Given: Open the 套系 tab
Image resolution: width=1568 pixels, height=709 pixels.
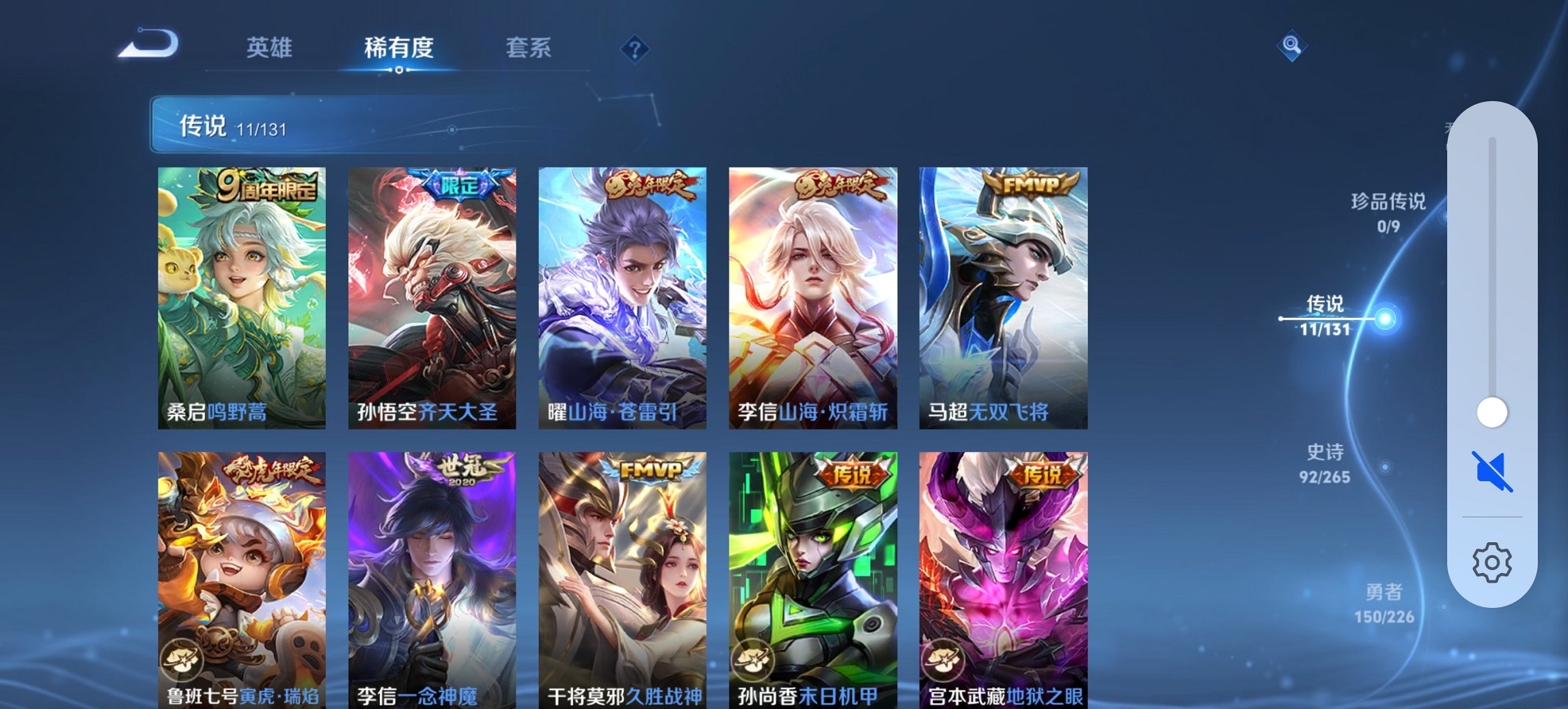Looking at the screenshot, I should point(530,47).
